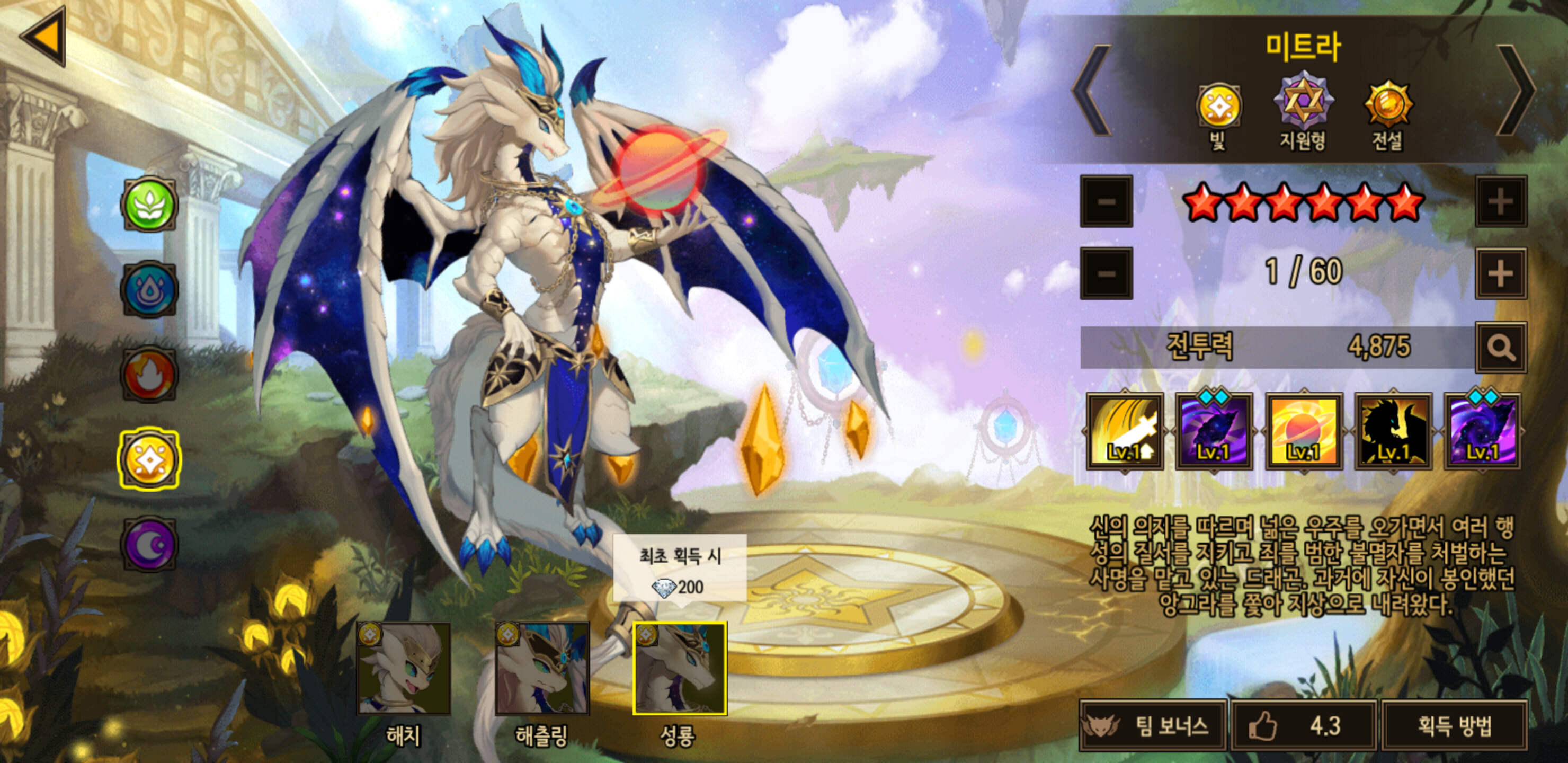
Task: Select the green leaf element filter
Action: [x=149, y=205]
